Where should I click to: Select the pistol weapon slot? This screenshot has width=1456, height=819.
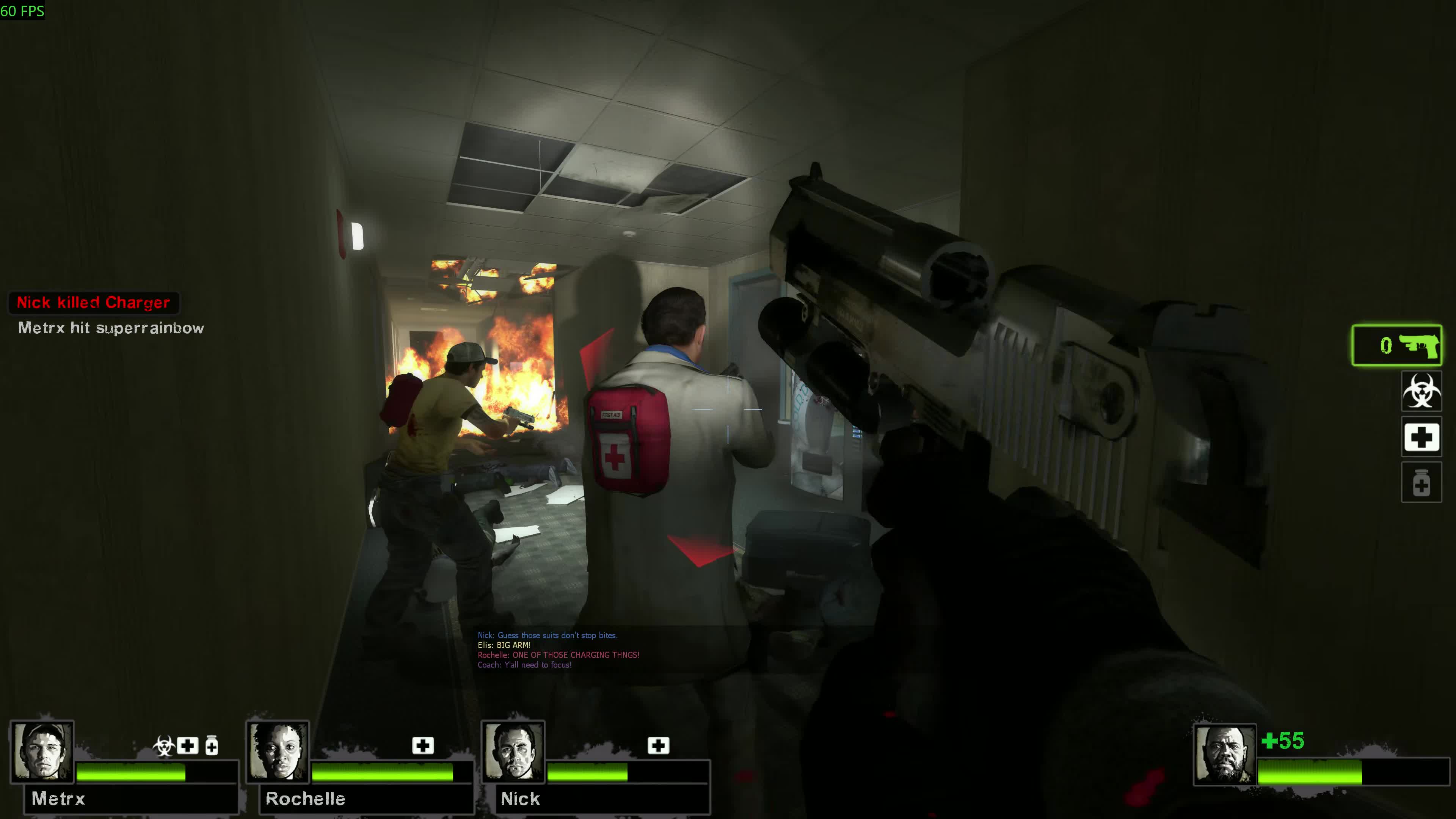pos(1396,345)
